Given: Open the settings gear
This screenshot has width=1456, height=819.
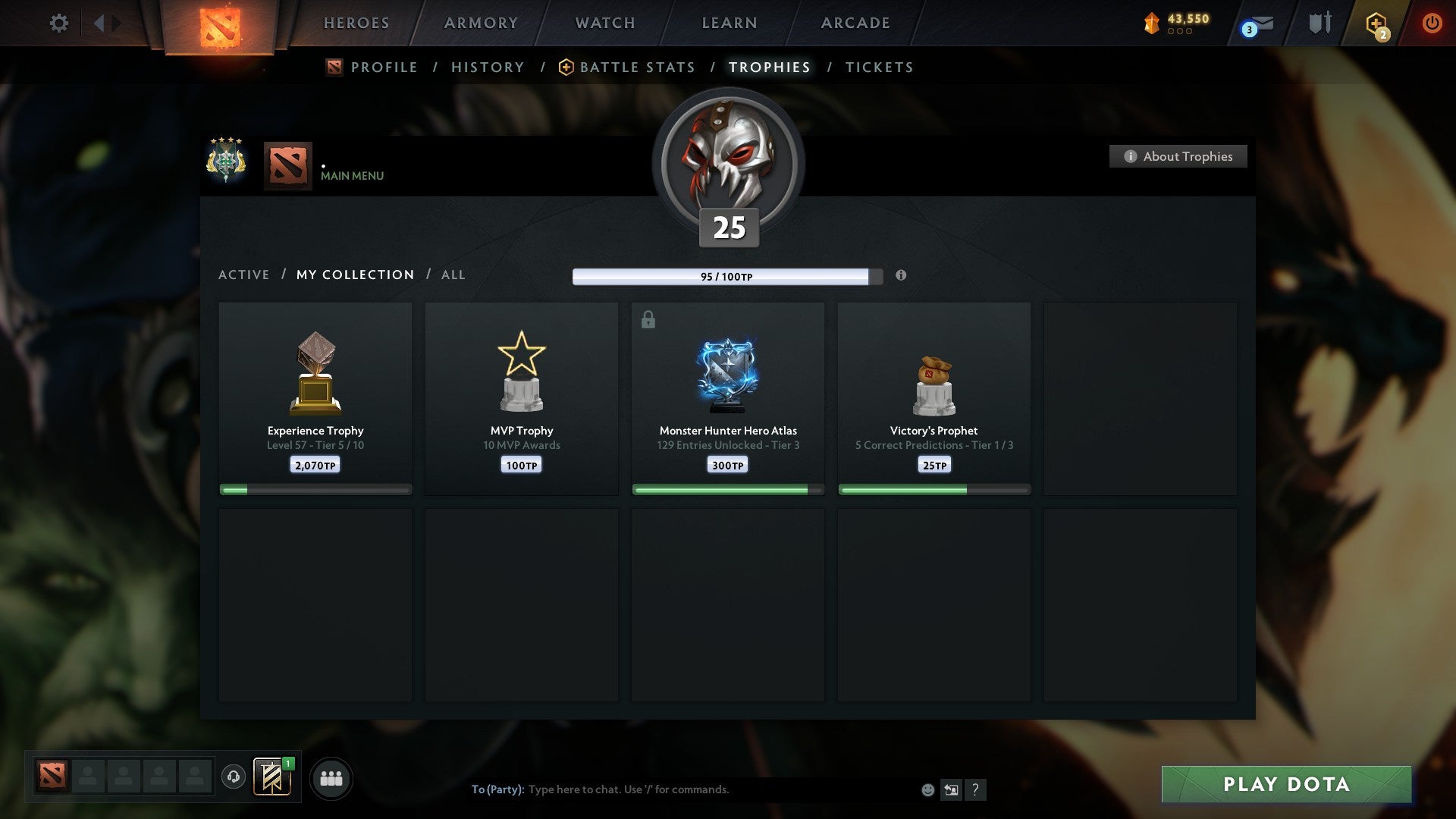Looking at the screenshot, I should [x=58, y=24].
